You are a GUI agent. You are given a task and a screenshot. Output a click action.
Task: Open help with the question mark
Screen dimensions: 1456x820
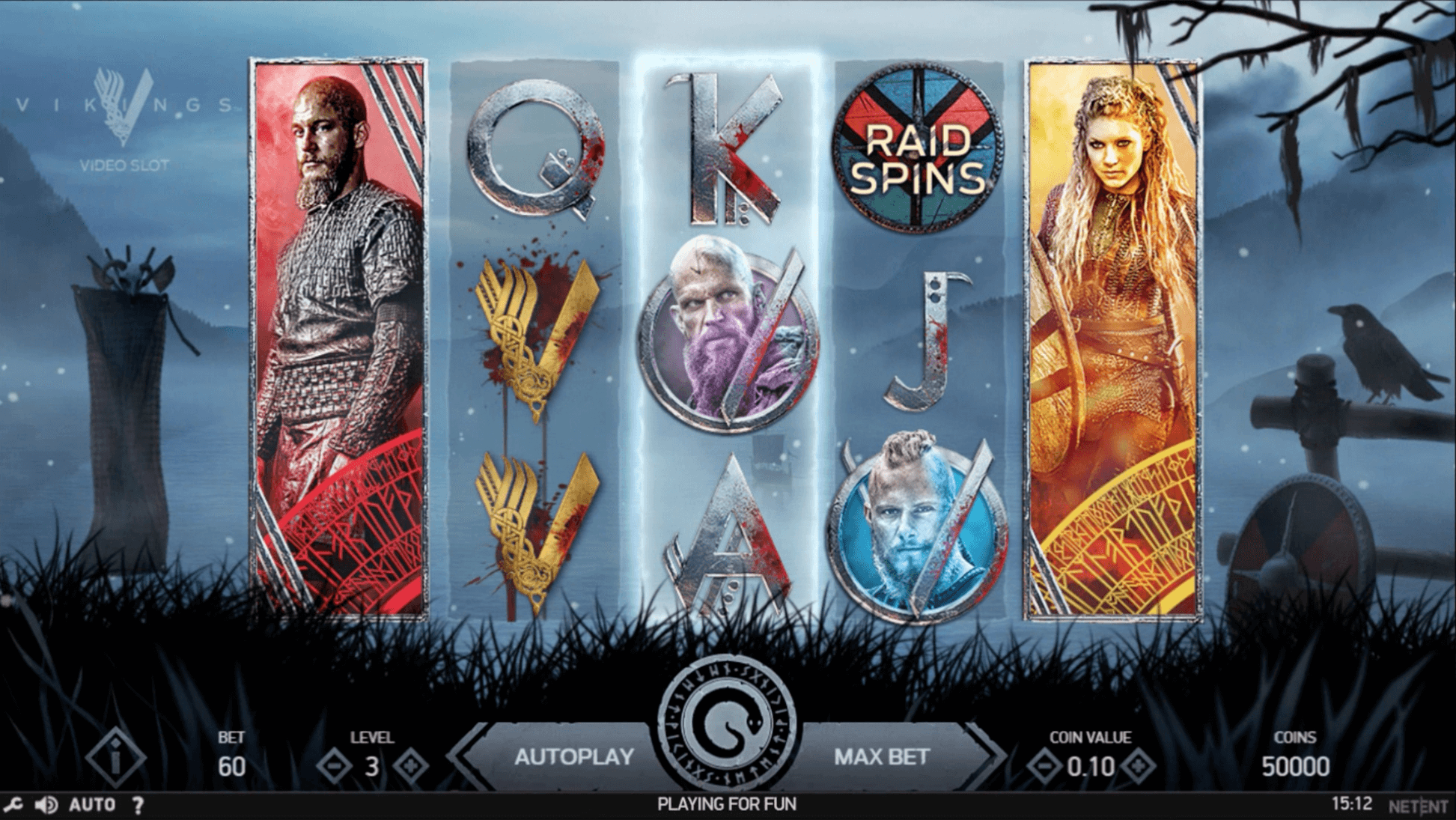138,805
